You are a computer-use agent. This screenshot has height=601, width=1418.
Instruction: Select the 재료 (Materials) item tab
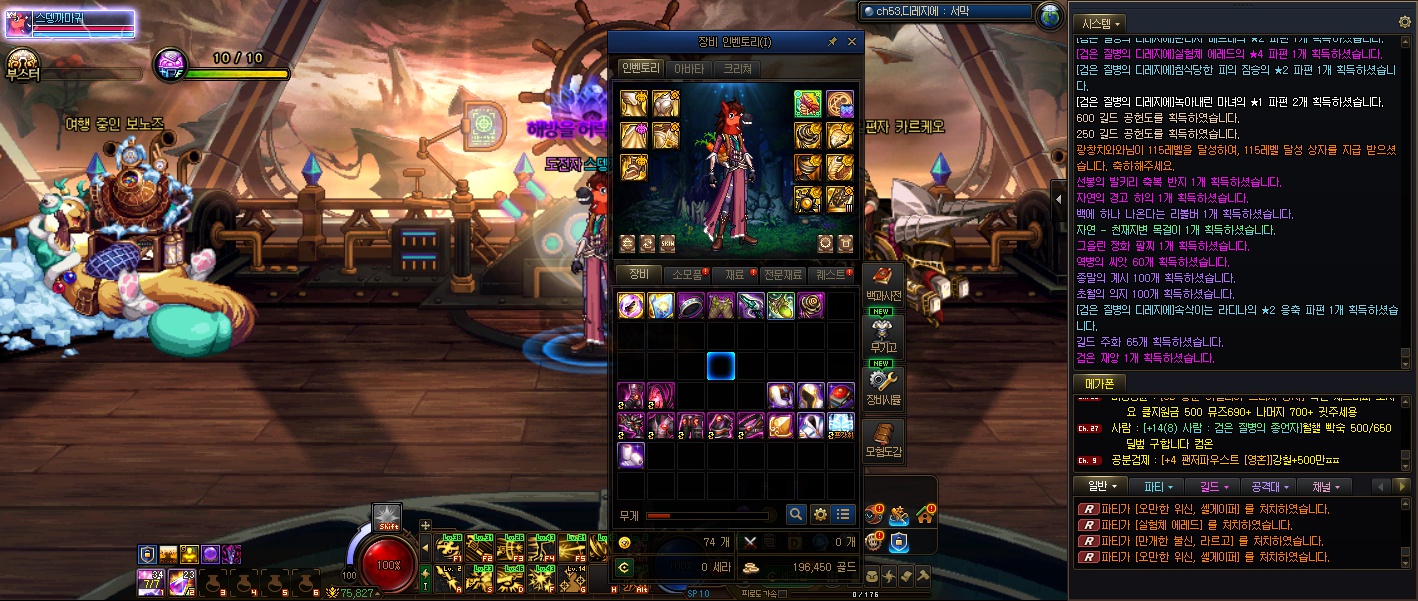pyautogui.click(x=735, y=274)
